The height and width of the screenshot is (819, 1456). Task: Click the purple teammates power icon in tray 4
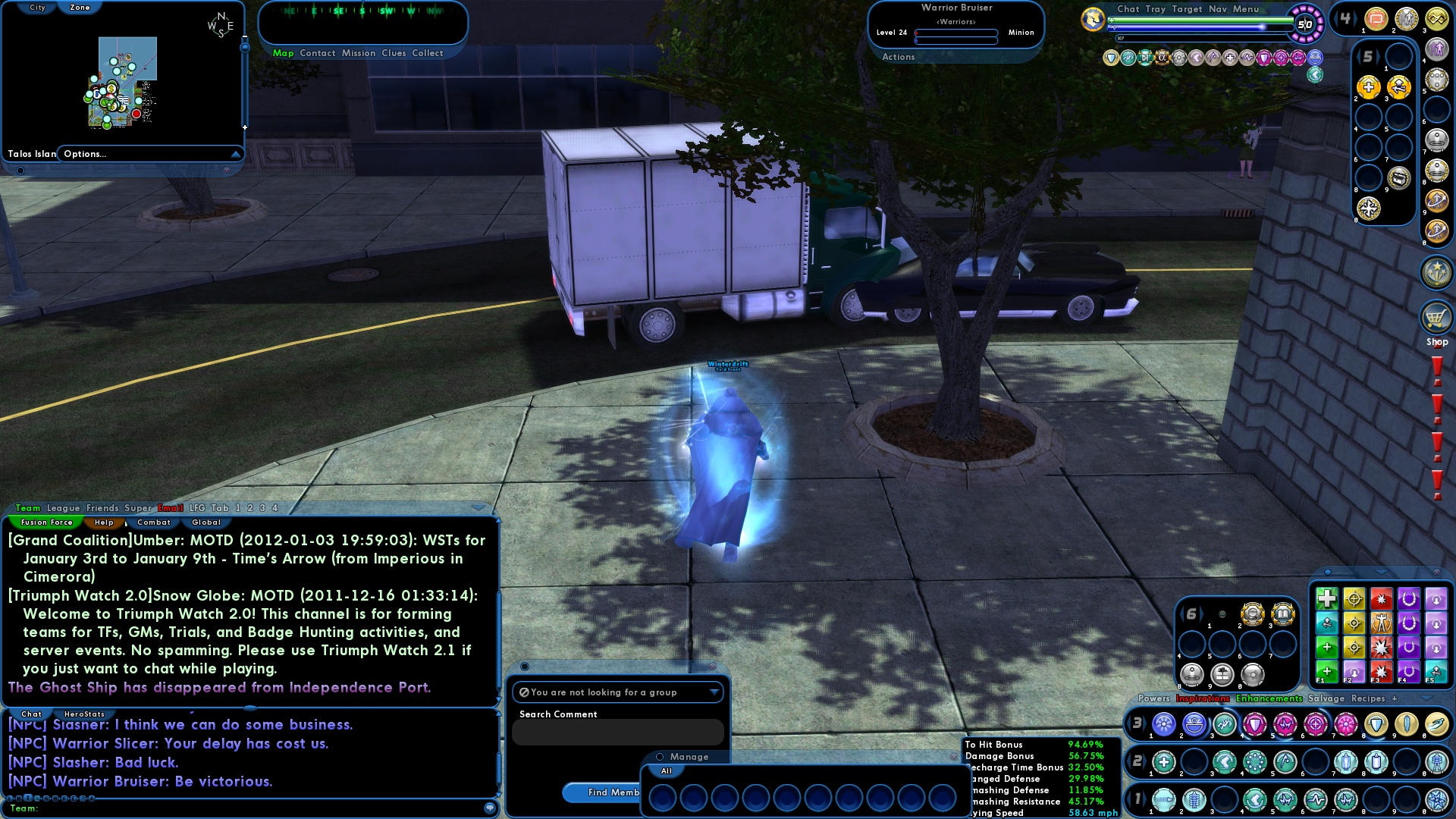pos(1437,50)
